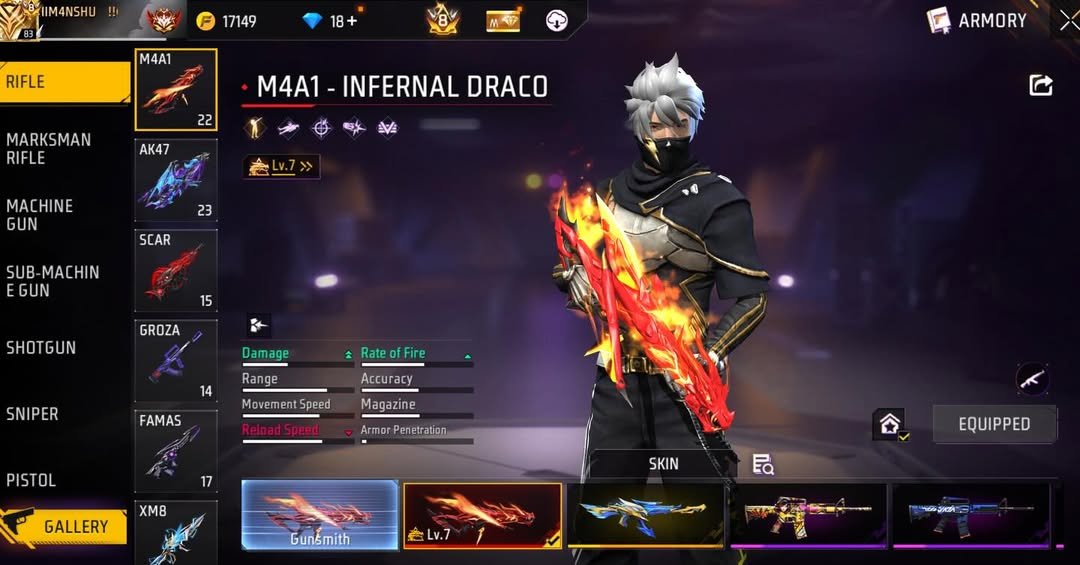Choose the SCAR weapon tile
This screenshot has width=1080, height=565.
176,270
